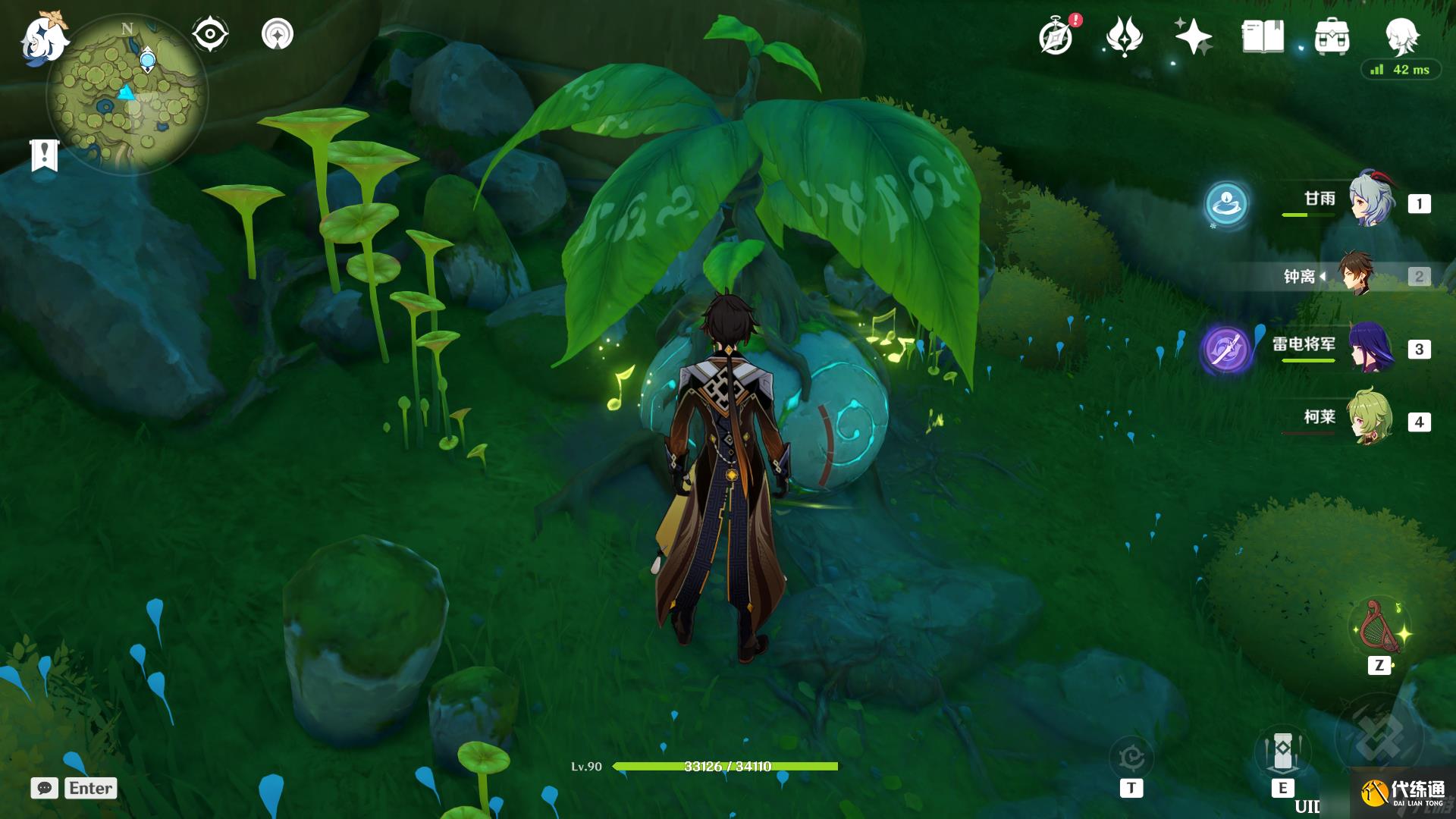Open the adventurer handbook
The height and width of the screenshot is (819, 1456).
tap(1263, 36)
